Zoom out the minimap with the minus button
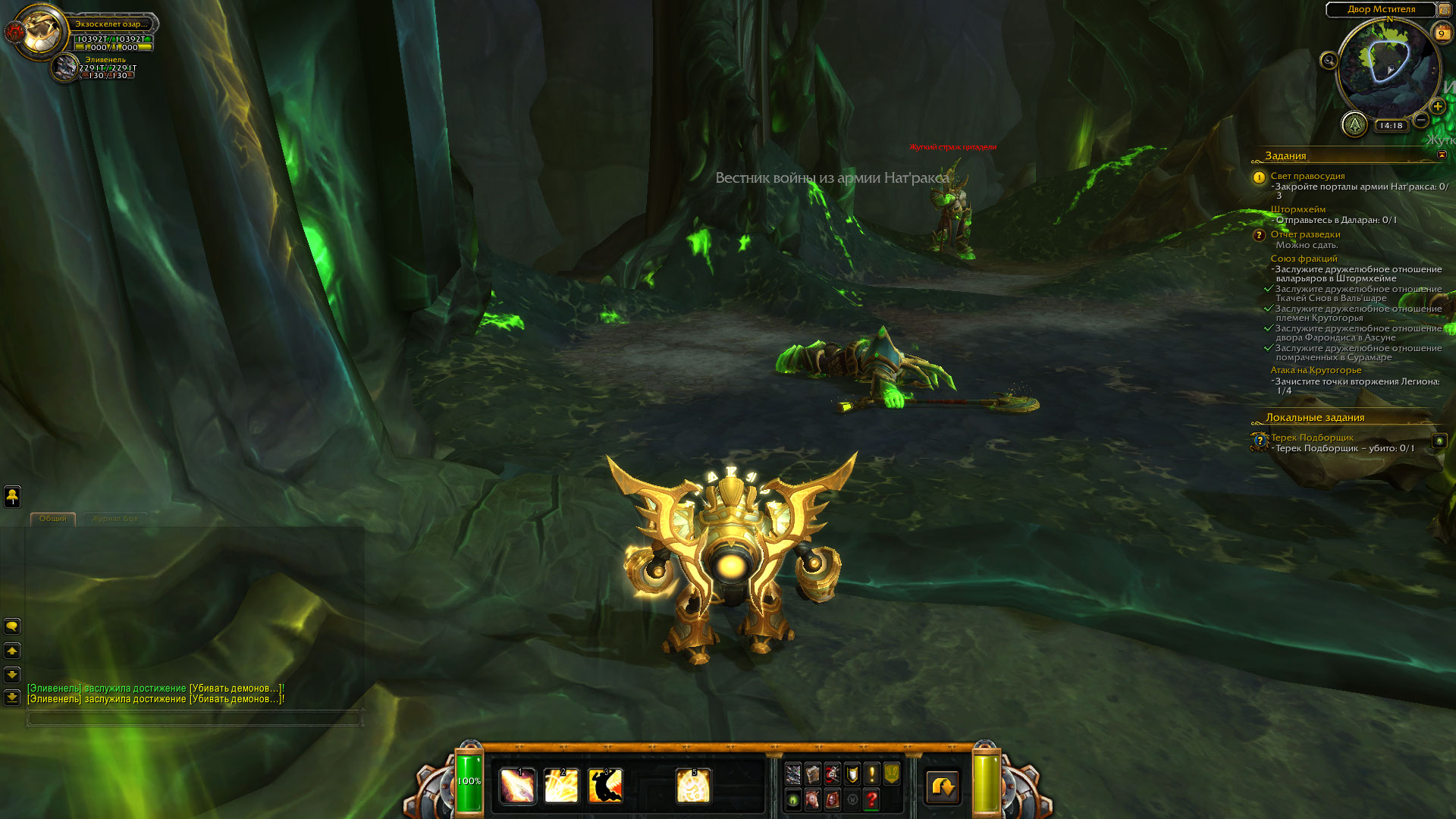1456x819 pixels. pyautogui.click(x=1421, y=120)
